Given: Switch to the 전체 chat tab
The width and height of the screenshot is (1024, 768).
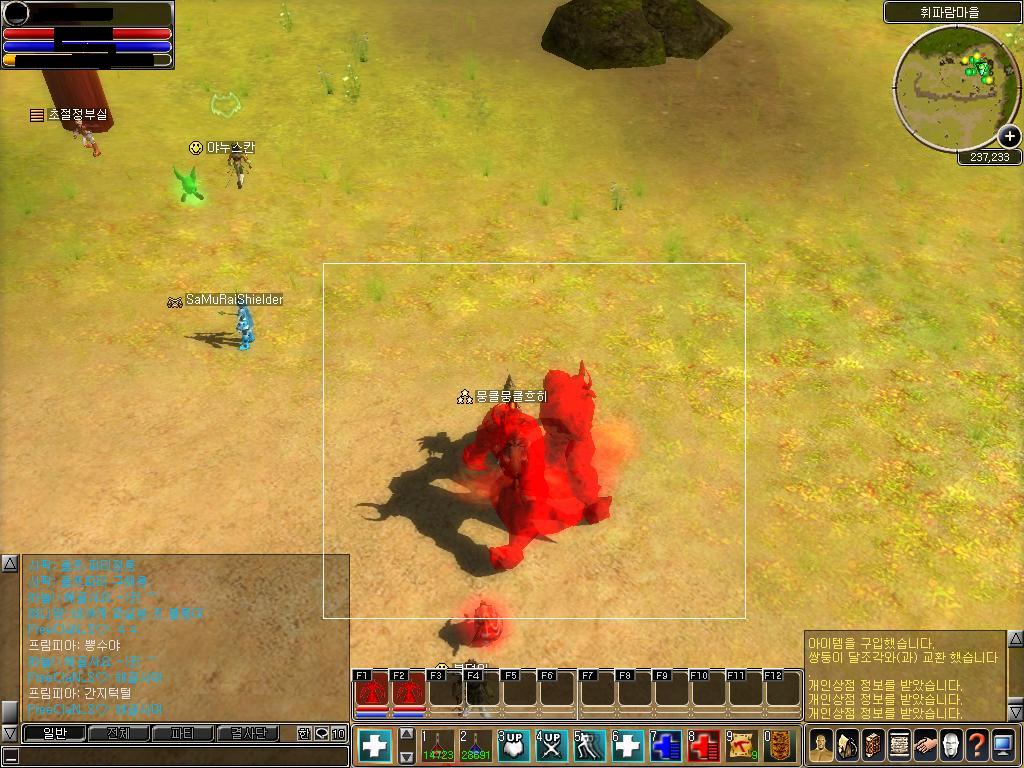Looking at the screenshot, I should pyautogui.click(x=118, y=734).
